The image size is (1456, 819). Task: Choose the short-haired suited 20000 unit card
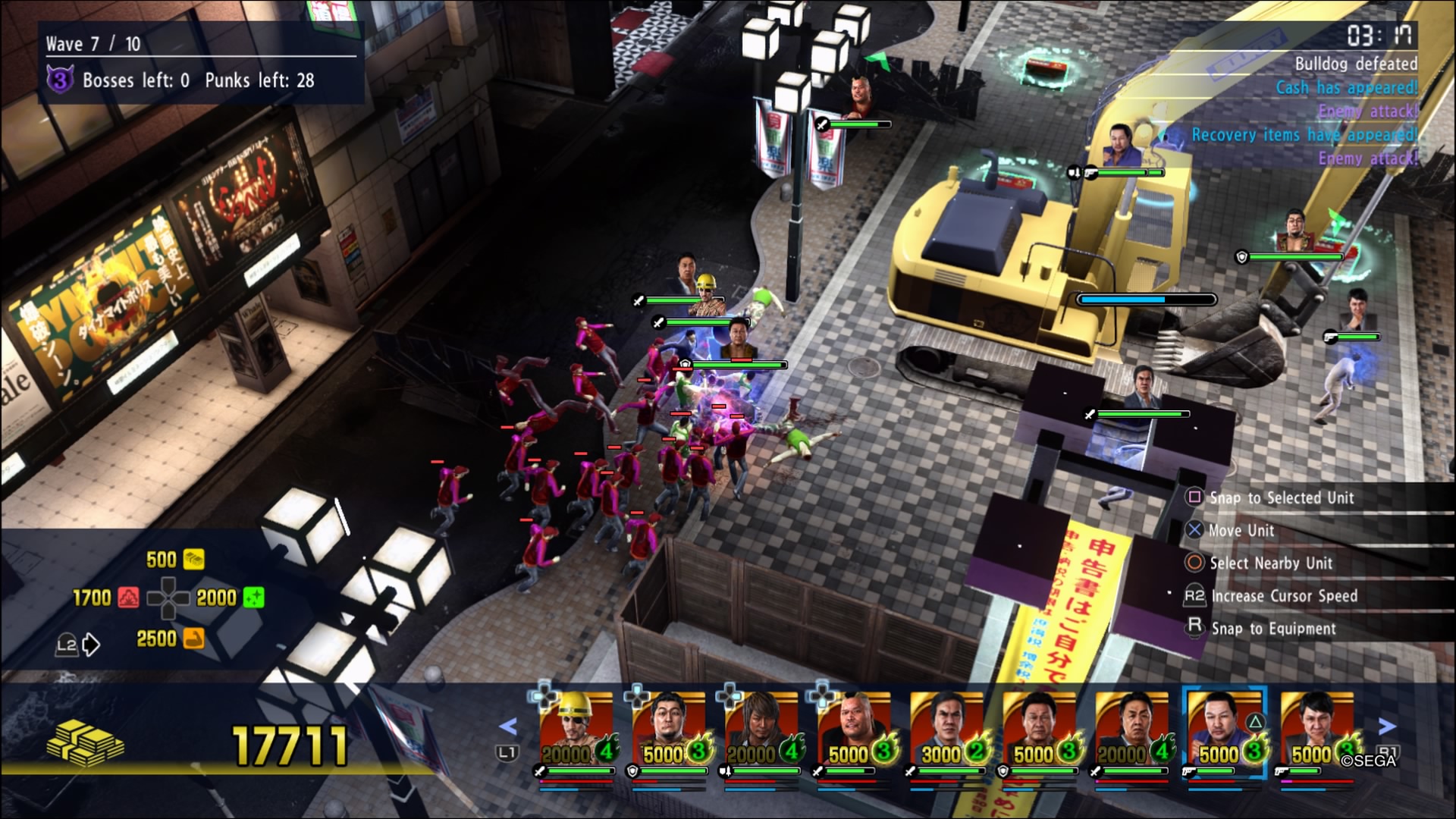click(x=1132, y=732)
